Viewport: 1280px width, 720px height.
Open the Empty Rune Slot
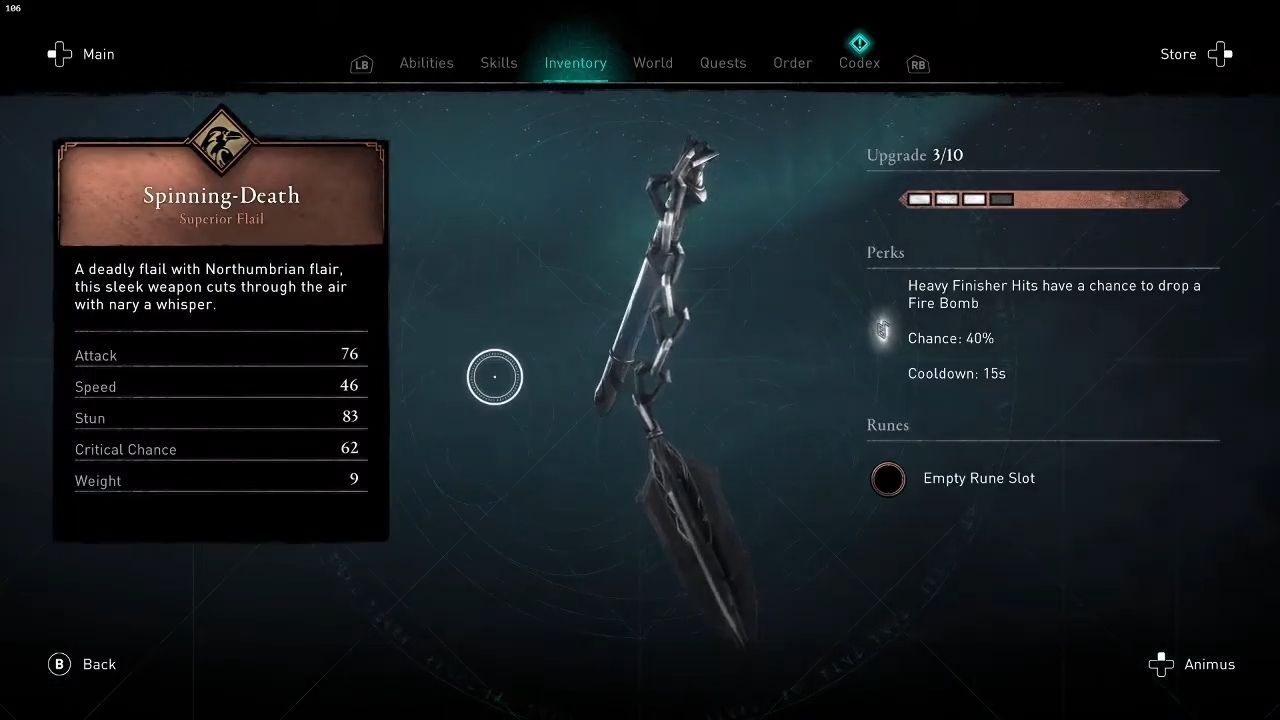[888, 479]
